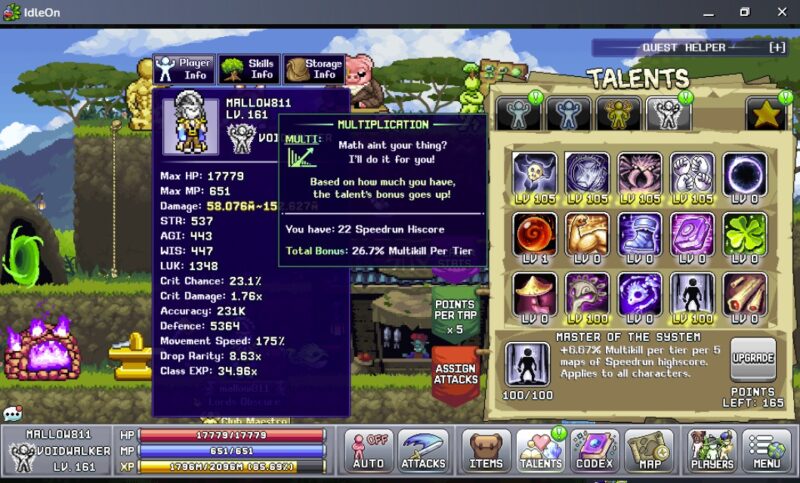This screenshot has height=483, width=800.
Task: Open the star talents tab
Action: pos(765,114)
